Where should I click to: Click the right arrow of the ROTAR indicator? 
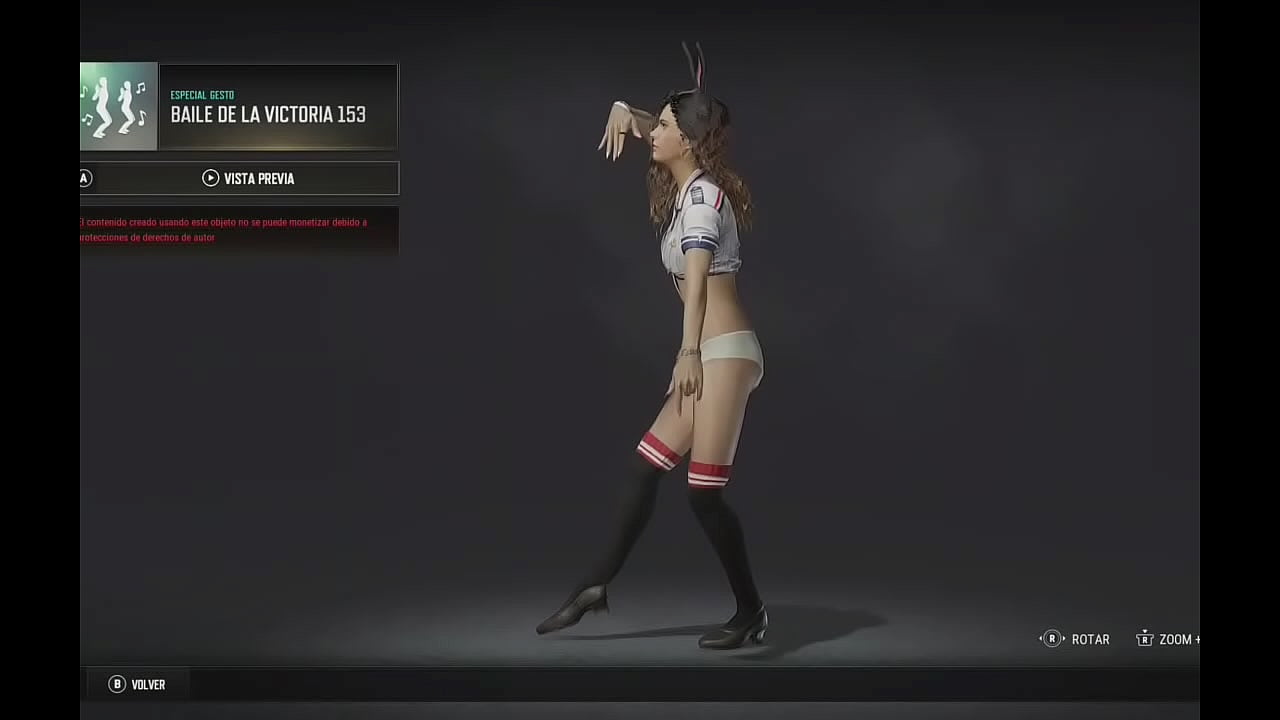click(1065, 638)
